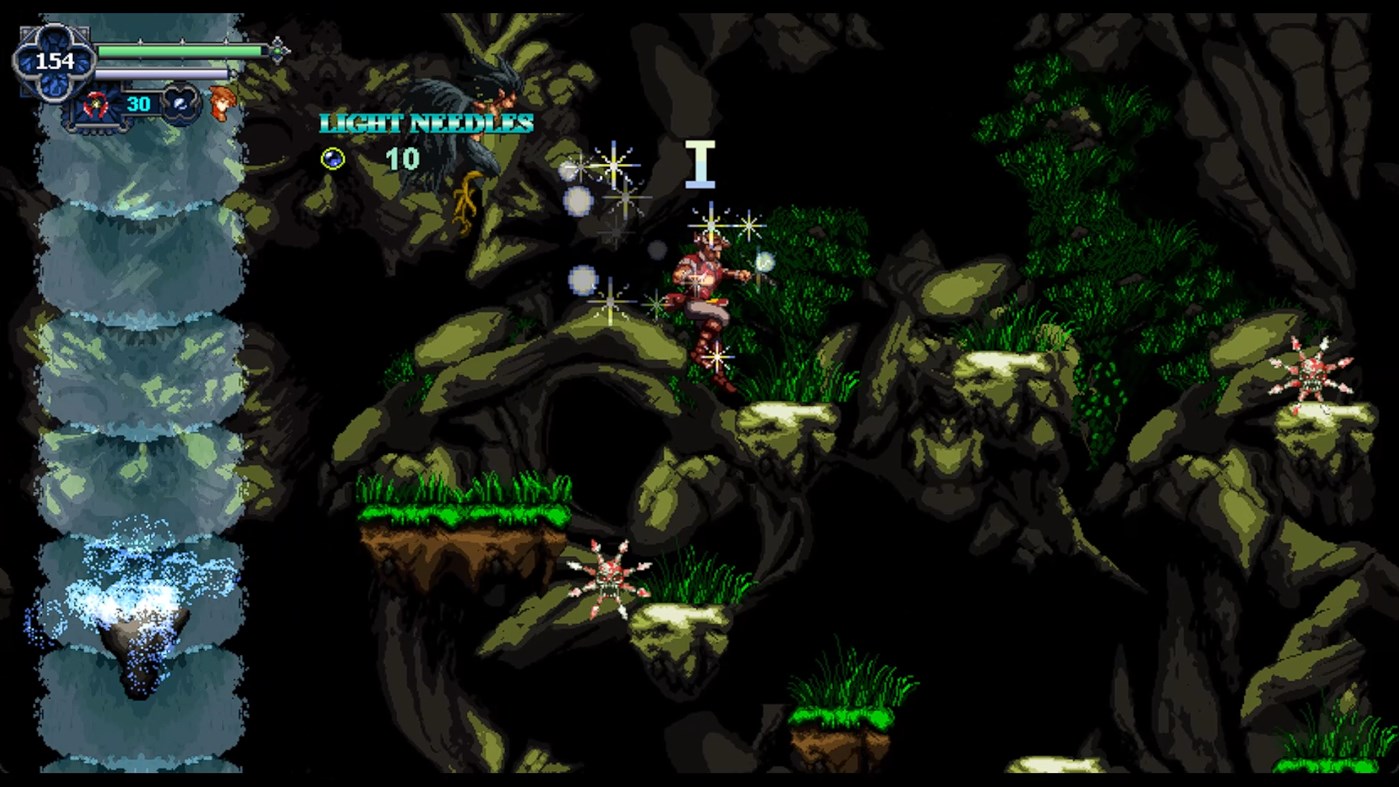
Task: Click the diamond cap at the health bar's end
Action: [277, 50]
